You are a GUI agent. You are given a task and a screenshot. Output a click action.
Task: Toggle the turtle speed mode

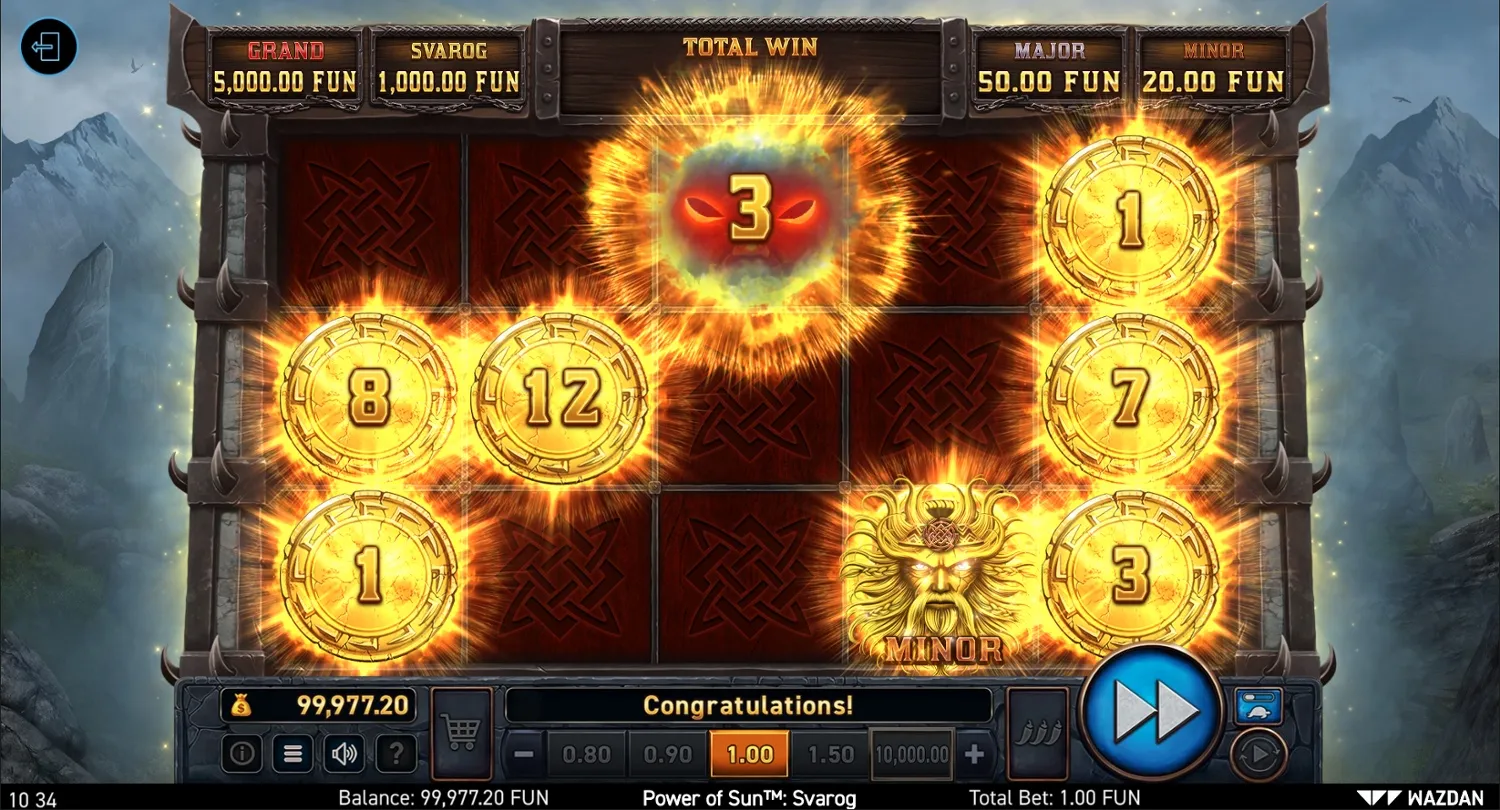pyautogui.click(x=1258, y=708)
